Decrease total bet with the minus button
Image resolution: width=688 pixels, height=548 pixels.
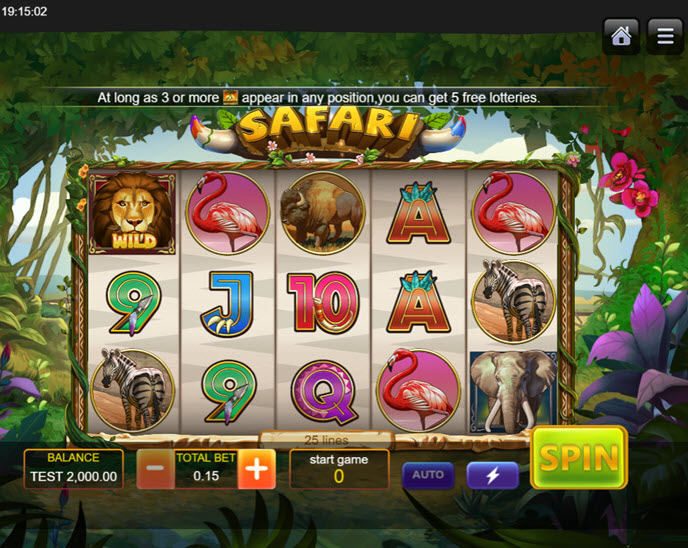coord(155,469)
